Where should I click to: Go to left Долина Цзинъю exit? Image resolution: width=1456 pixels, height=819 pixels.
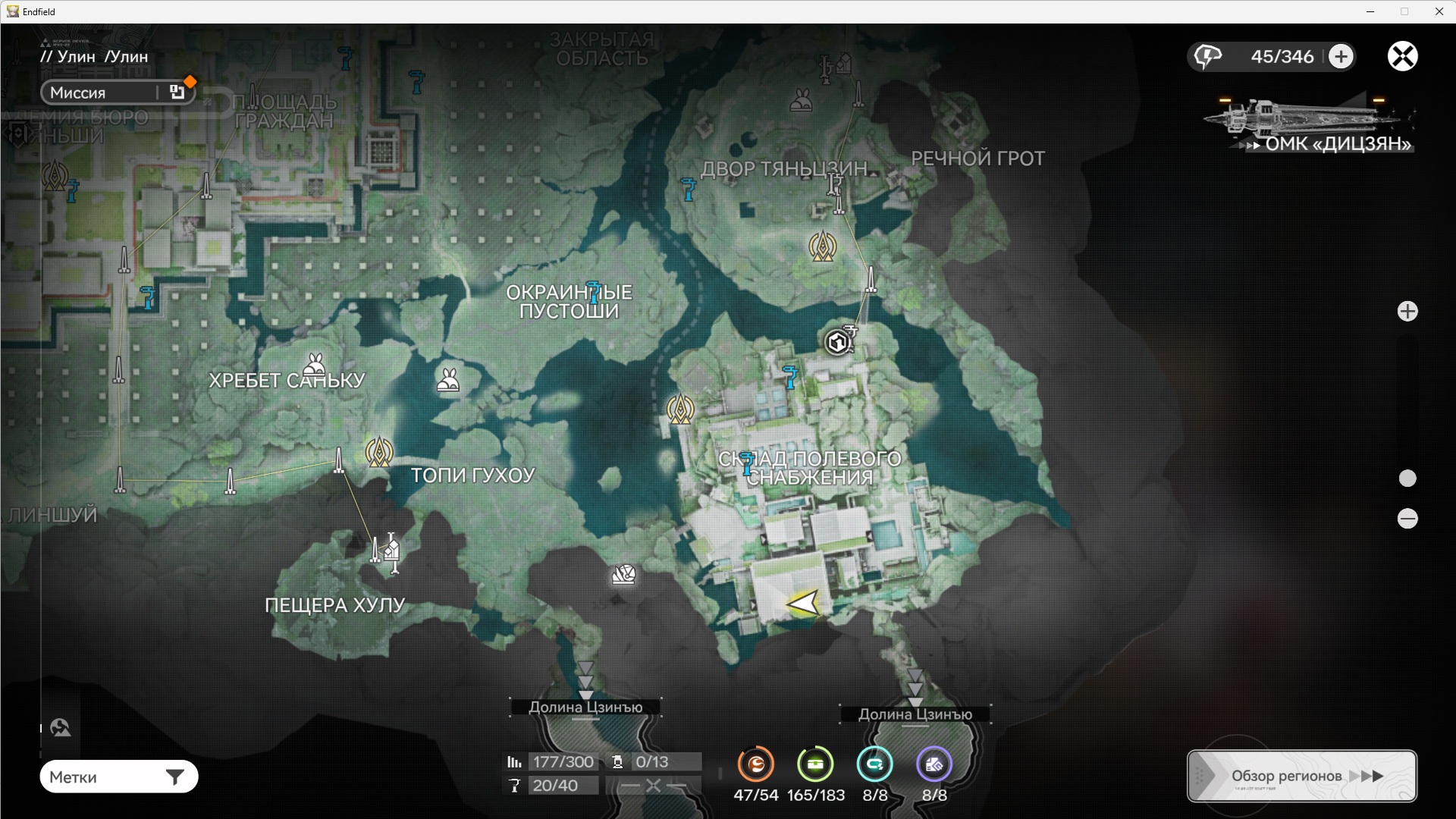[585, 707]
